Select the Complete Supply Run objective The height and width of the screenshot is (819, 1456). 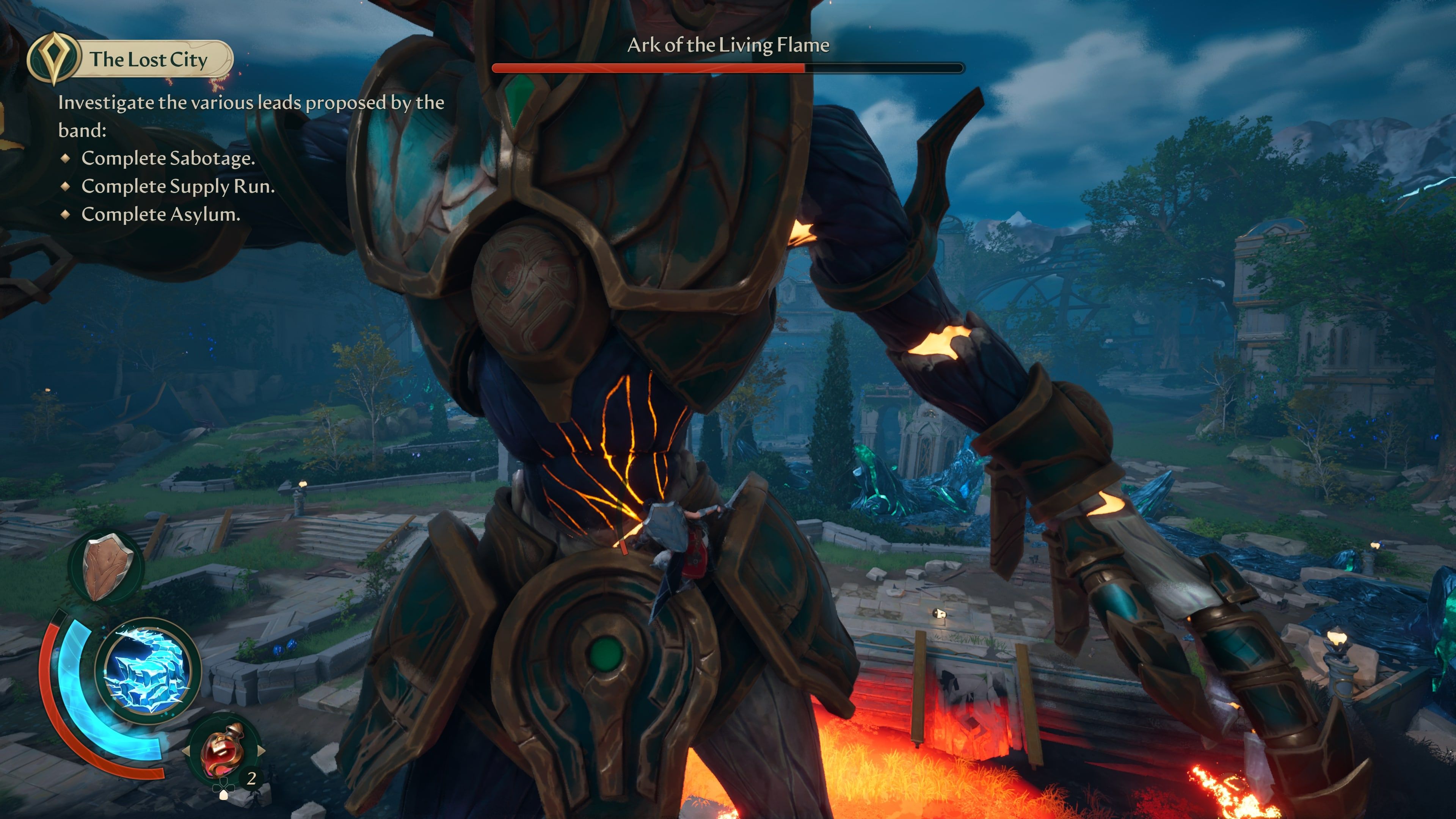coord(177,187)
